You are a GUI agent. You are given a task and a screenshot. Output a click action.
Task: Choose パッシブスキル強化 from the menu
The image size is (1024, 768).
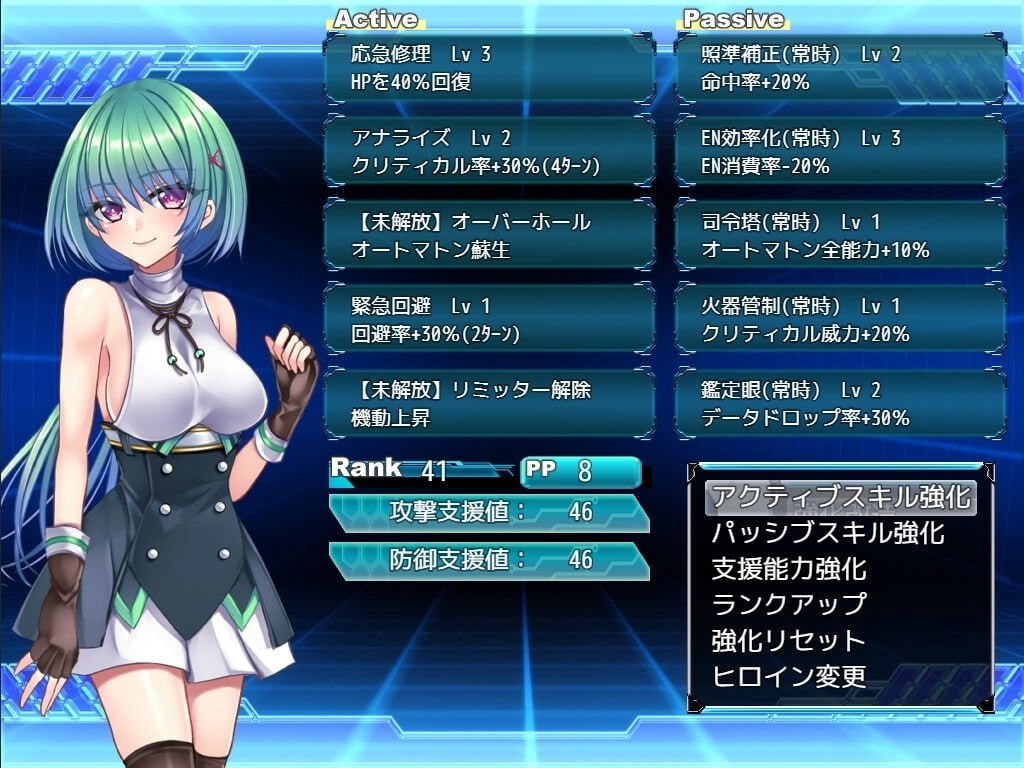pos(827,533)
